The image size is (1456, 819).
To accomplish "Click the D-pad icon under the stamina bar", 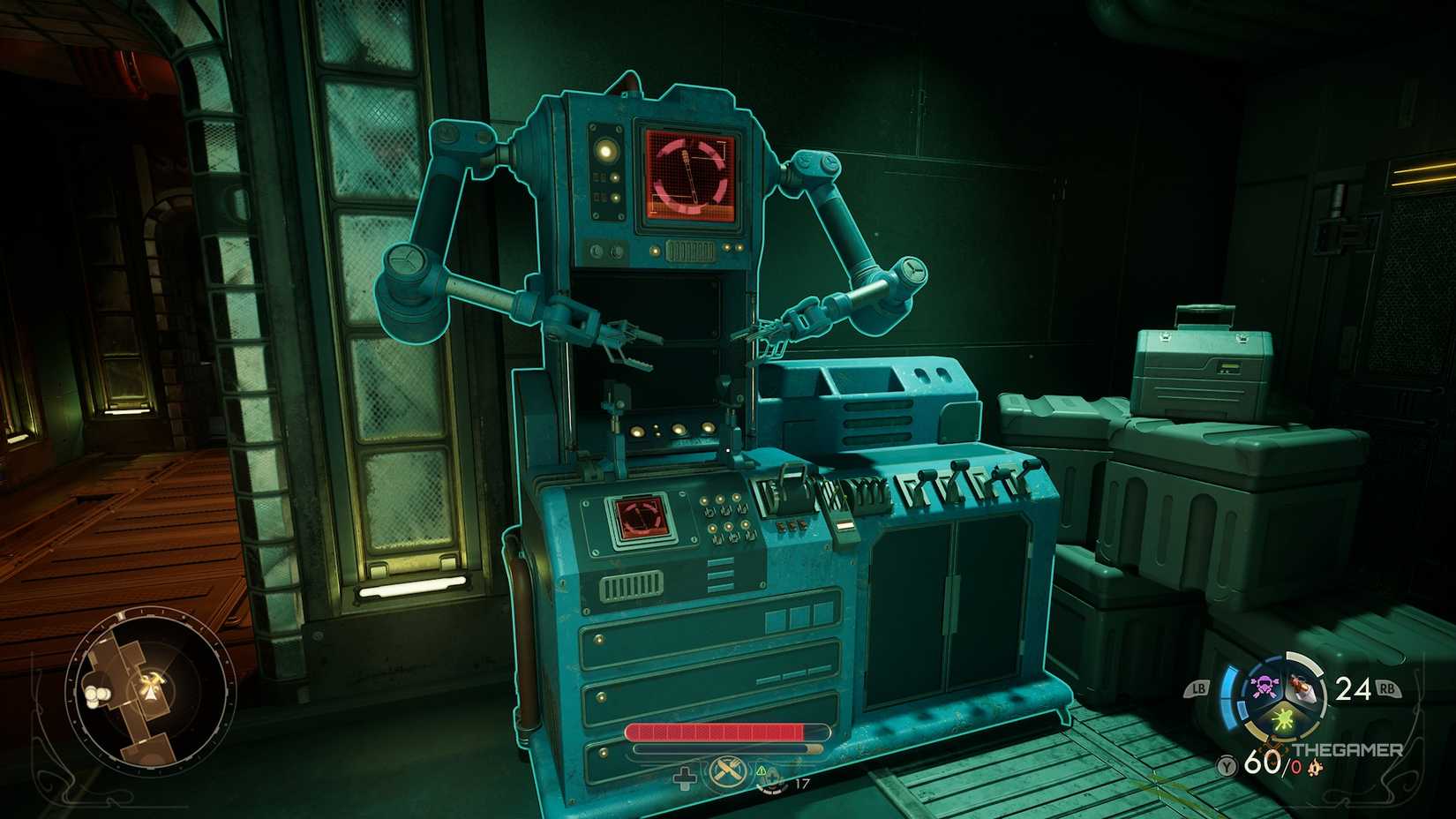I will click(x=686, y=778).
